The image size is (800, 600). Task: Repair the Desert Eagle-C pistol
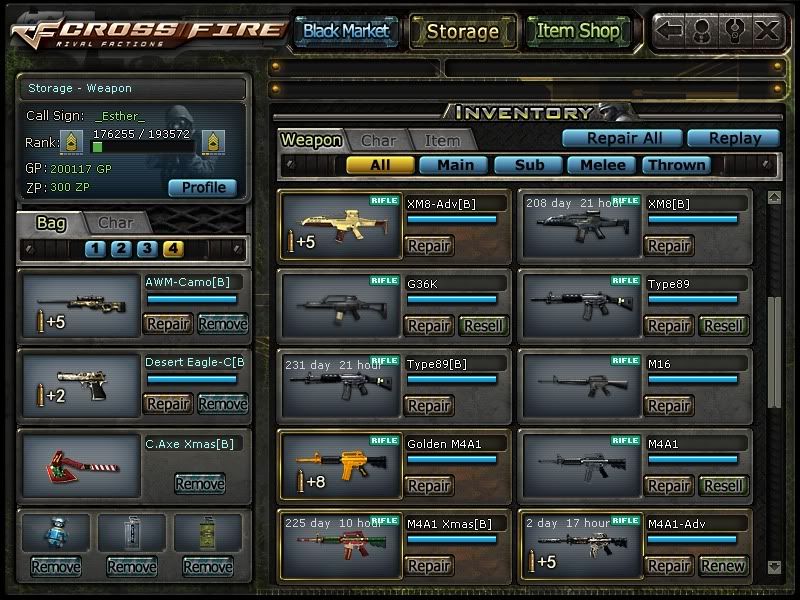click(168, 403)
